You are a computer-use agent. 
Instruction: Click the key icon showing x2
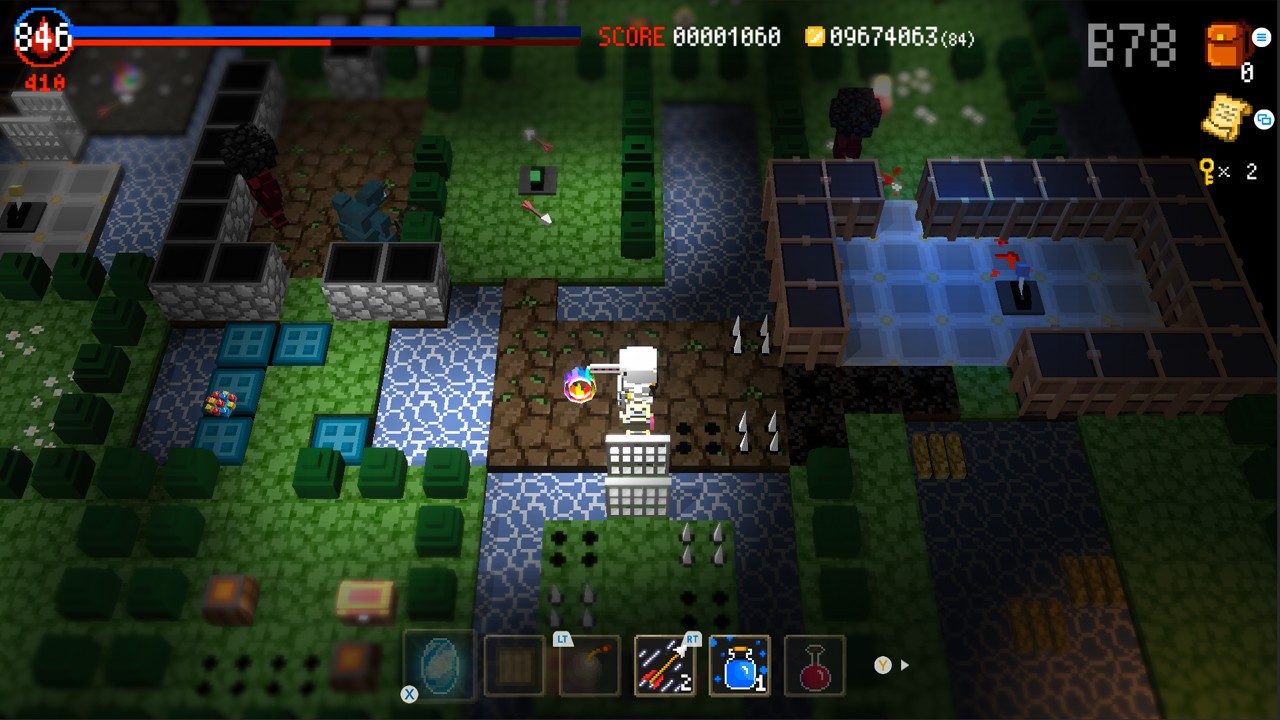pos(1205,173)
